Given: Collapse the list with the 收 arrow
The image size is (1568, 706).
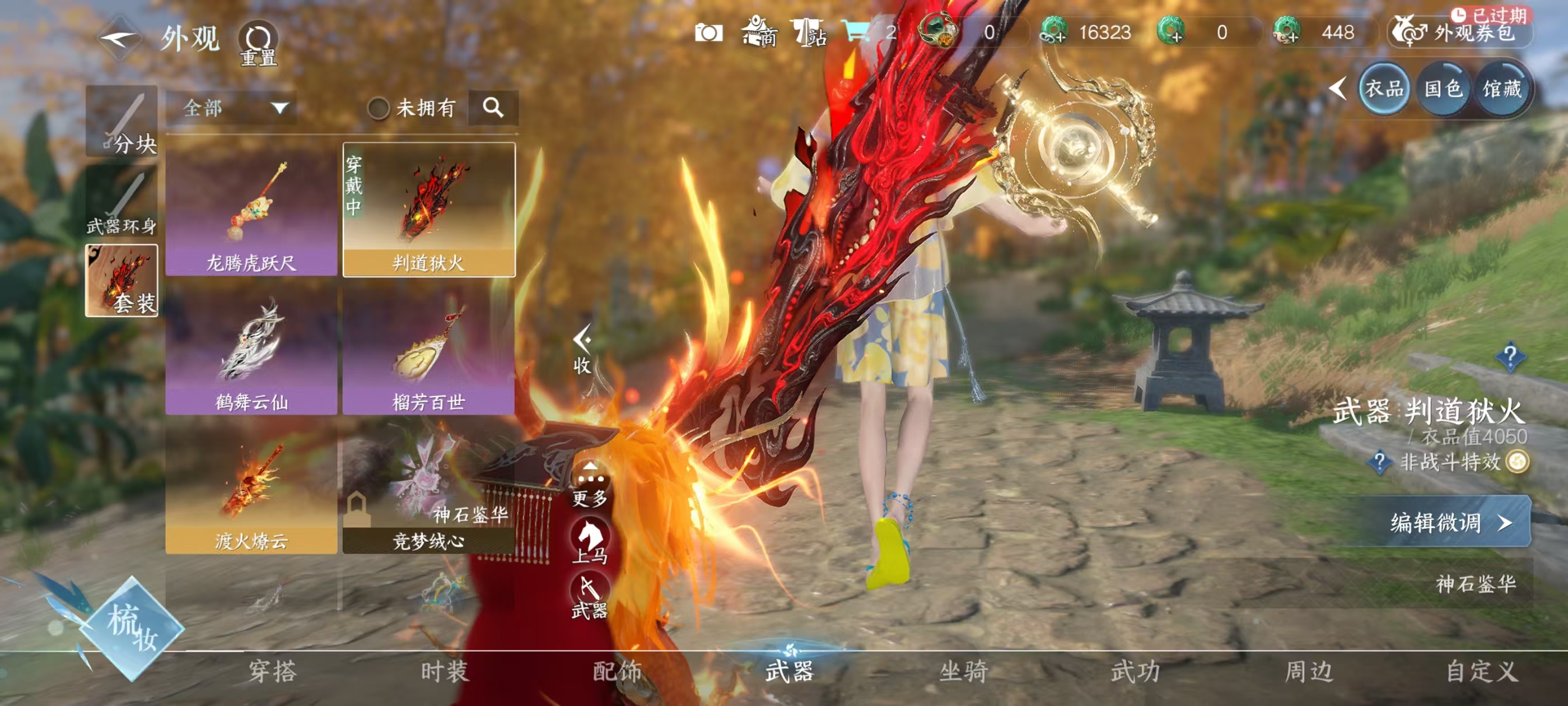Looking at the screenshot, I should [582, 350].
